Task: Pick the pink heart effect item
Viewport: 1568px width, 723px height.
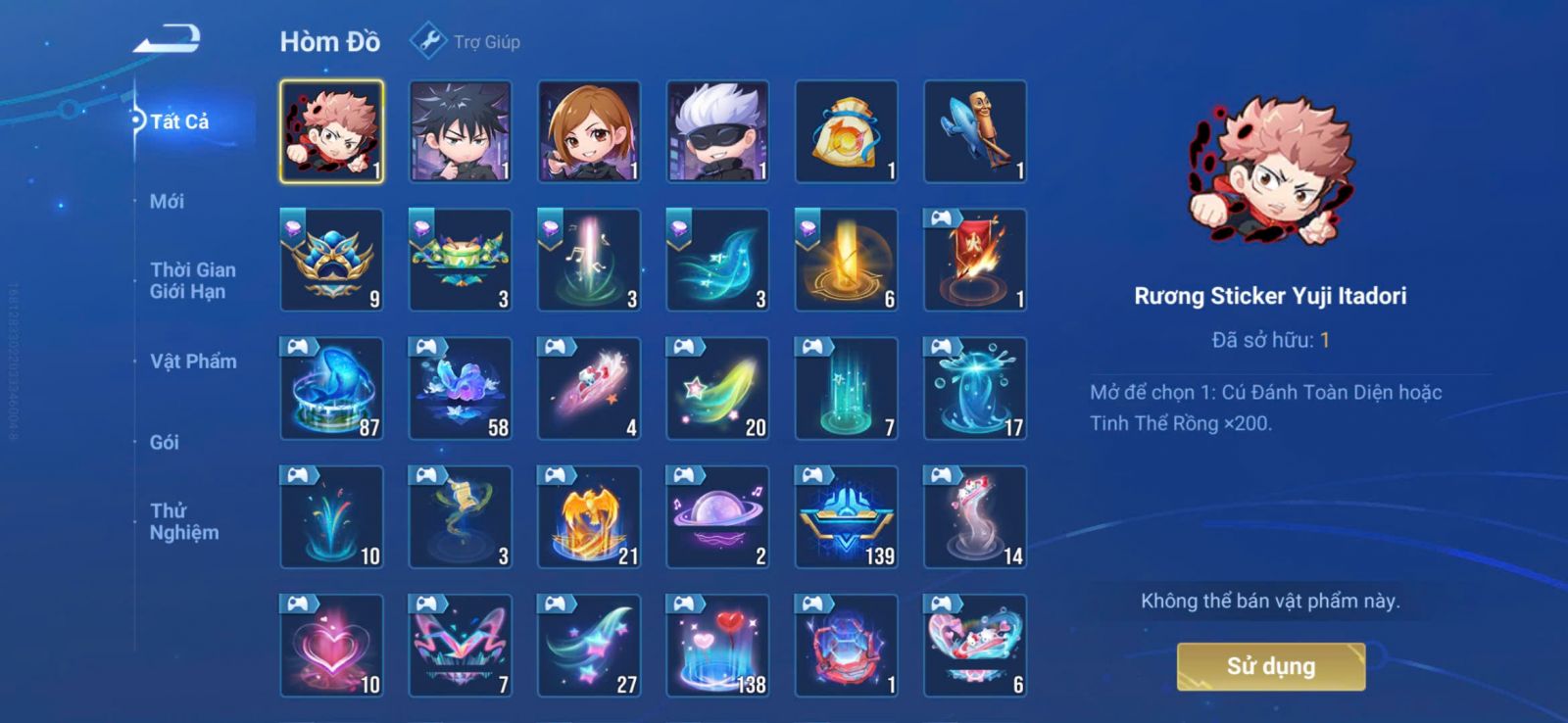Action: tap(331, 646)
